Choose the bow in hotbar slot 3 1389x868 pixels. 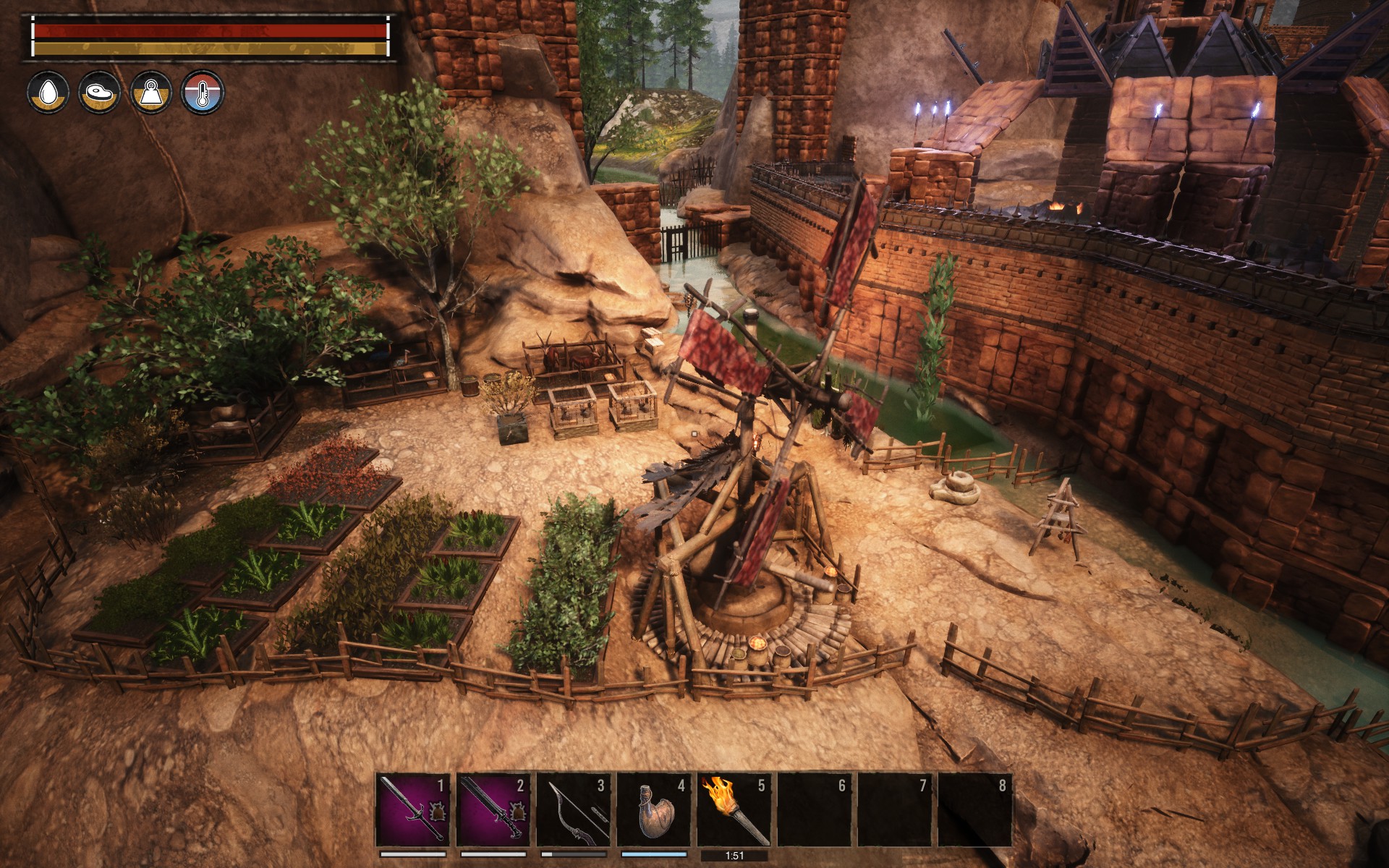click(x=574, y=809)
